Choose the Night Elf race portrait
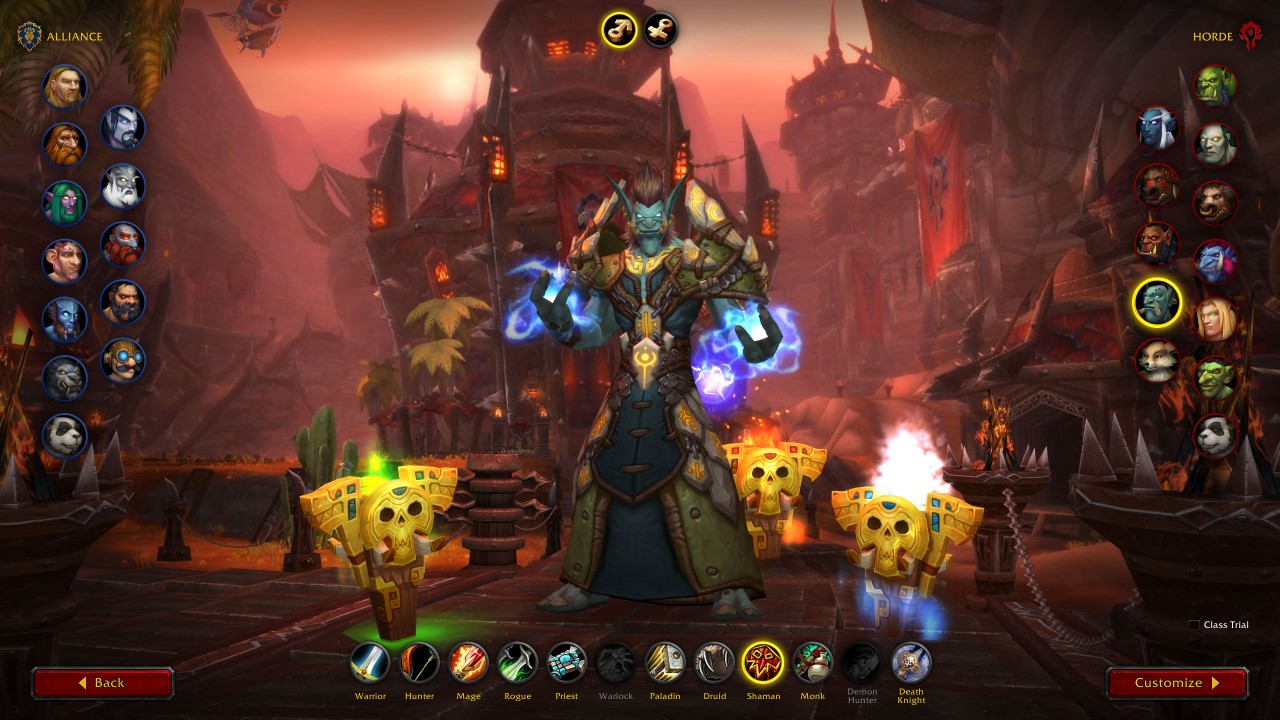Viewport: 1280px width, 720px height. pyautogui.click(x=65, y=203)
